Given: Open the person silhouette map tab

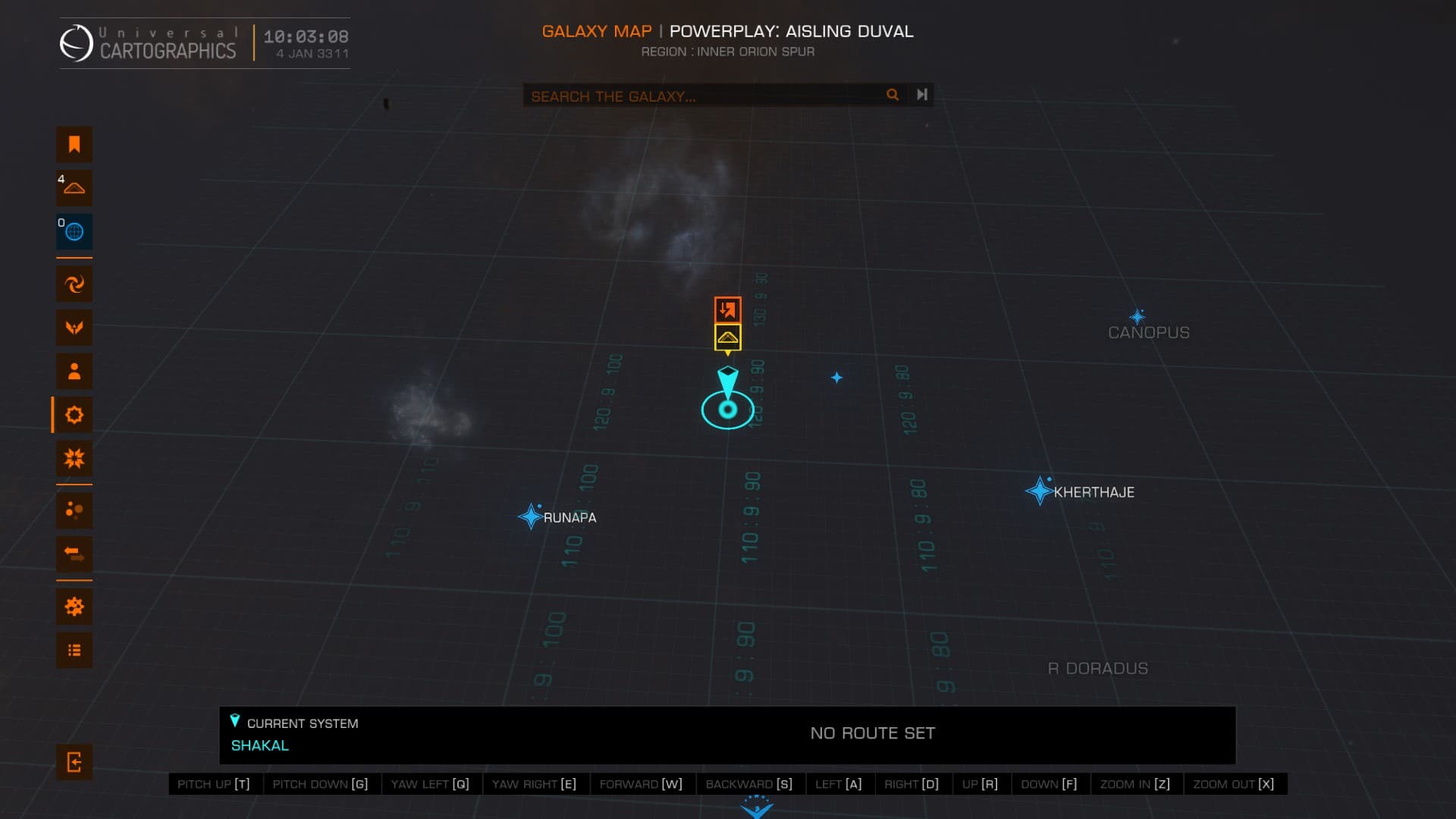Looking at the screenshot, I should tap(74, 372).
